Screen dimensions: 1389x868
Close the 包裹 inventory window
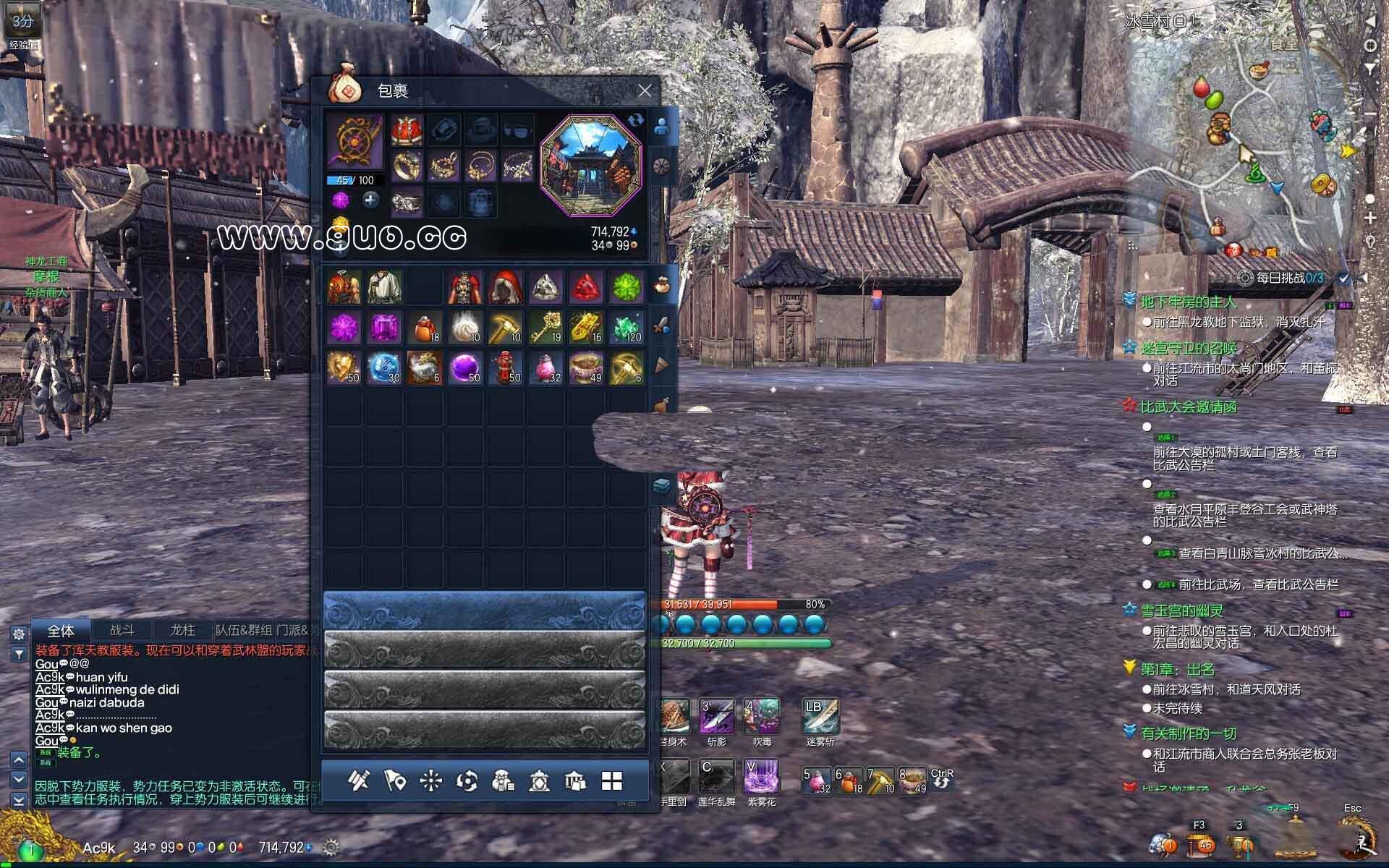645,90
